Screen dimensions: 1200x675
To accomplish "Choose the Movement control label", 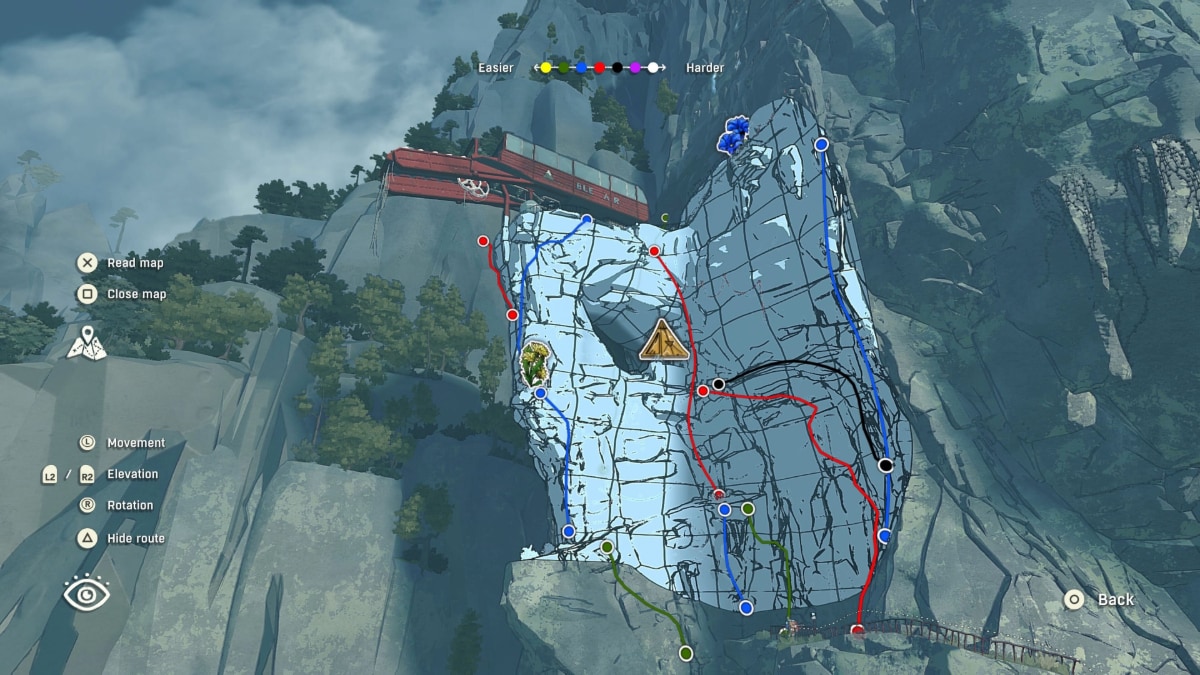I will tap(136, 442).
